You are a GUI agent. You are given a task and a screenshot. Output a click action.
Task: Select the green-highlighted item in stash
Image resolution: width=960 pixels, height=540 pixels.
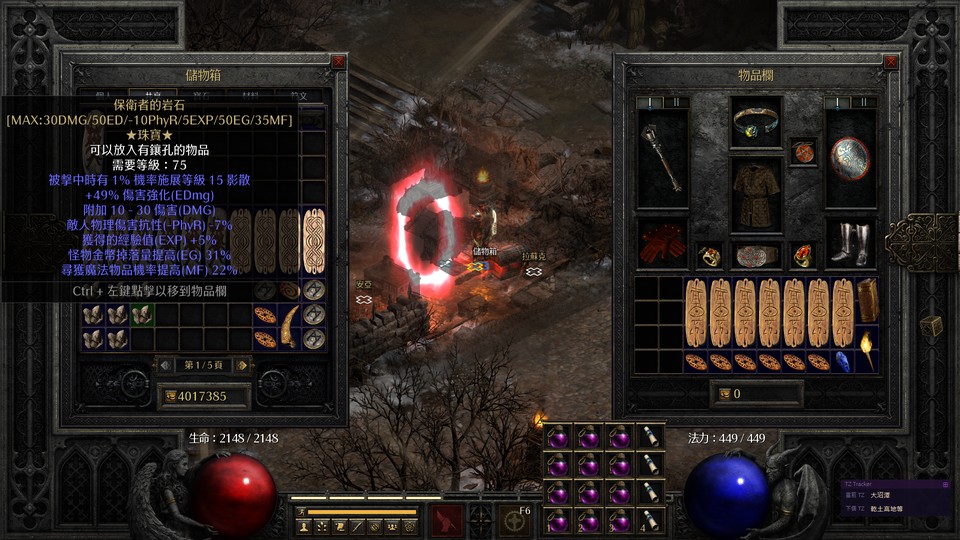pyautogui.click(x=143, y=314)
